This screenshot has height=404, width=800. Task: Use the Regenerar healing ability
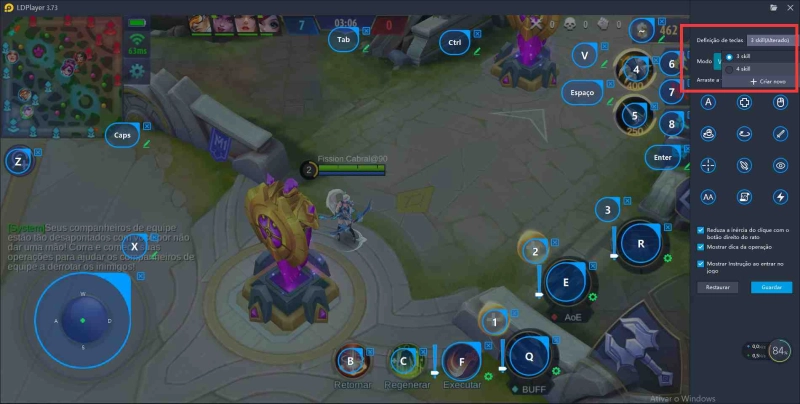405,361
